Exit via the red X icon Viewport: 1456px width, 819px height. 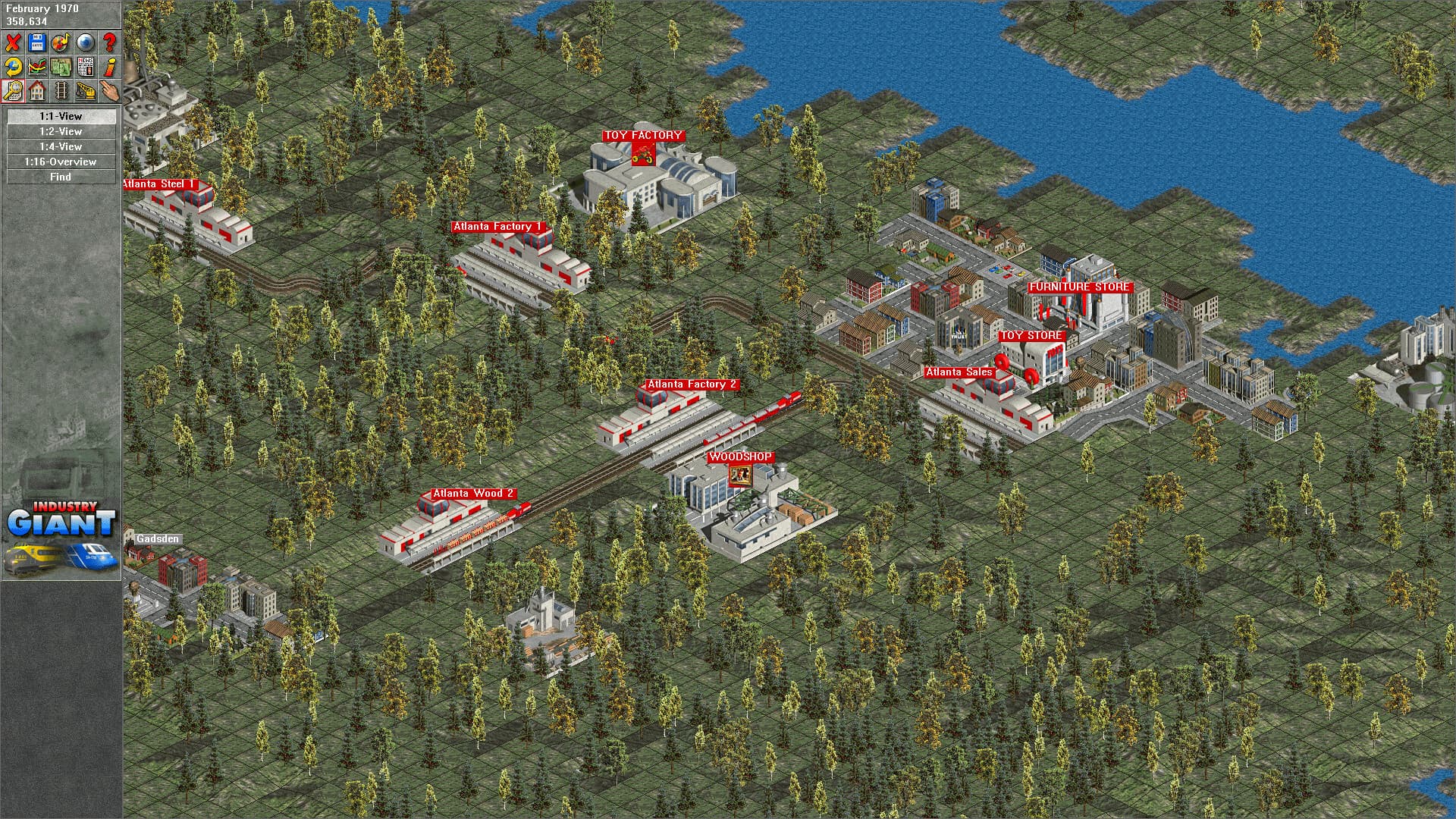12,42
